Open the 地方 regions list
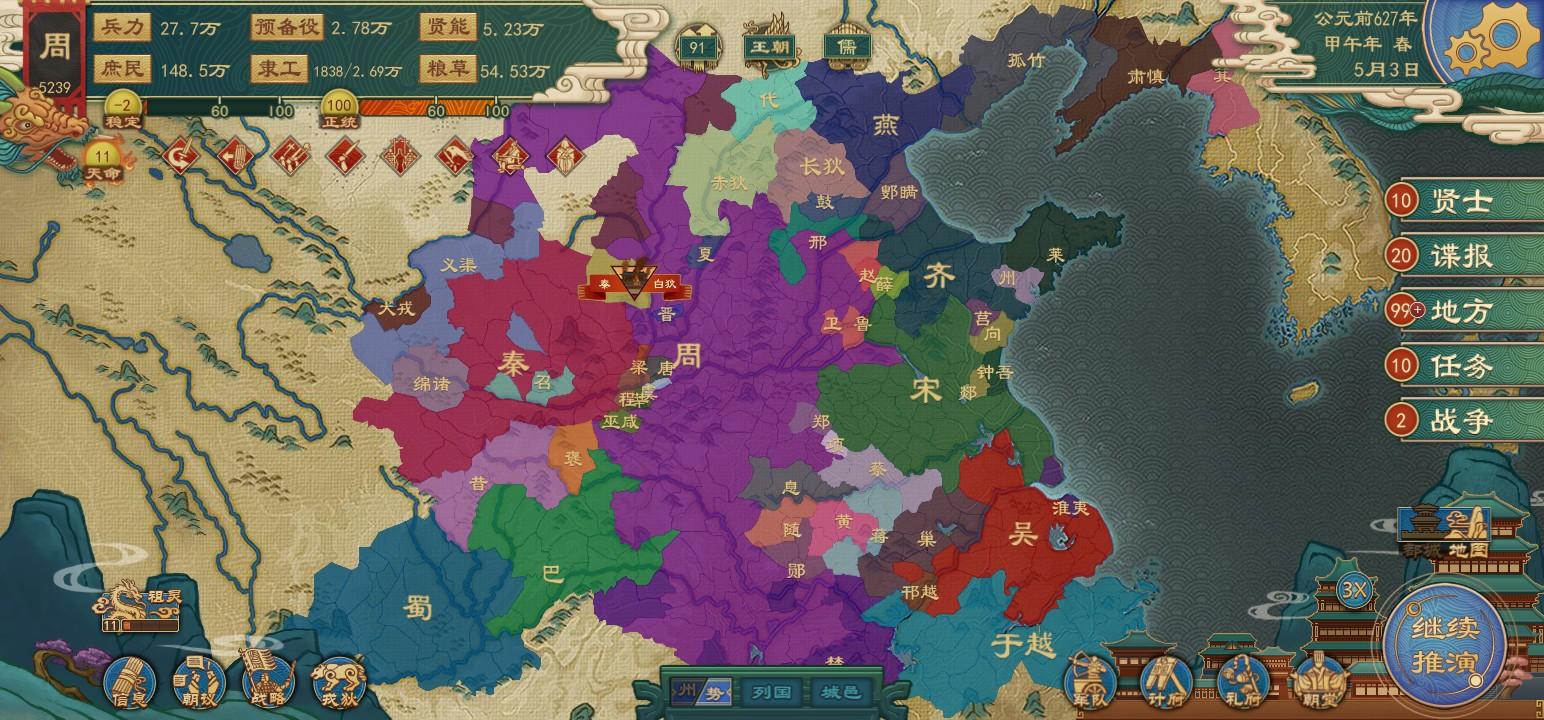 pos(1449,311)
